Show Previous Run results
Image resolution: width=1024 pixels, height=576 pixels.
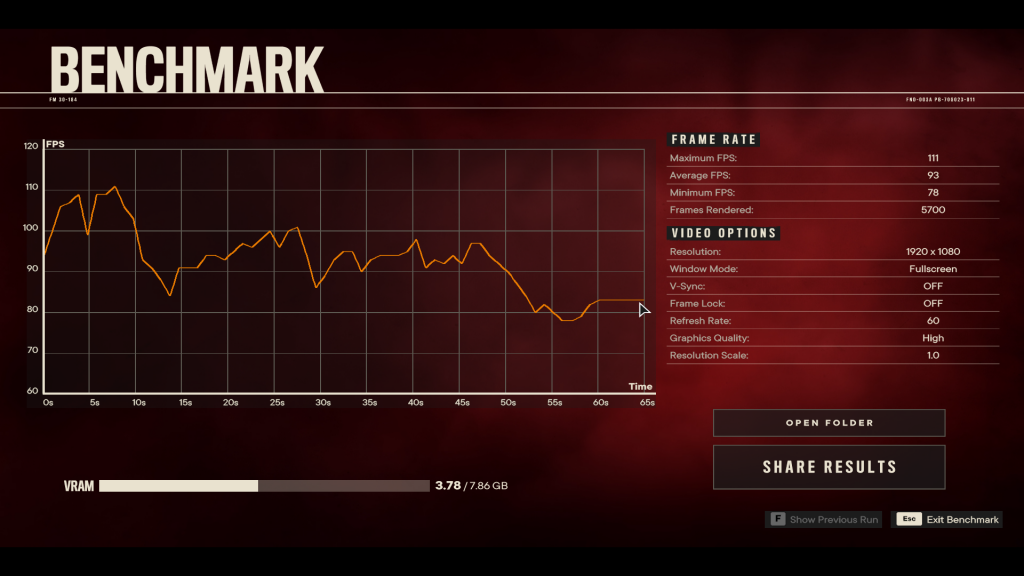click(x=824, y=520)
